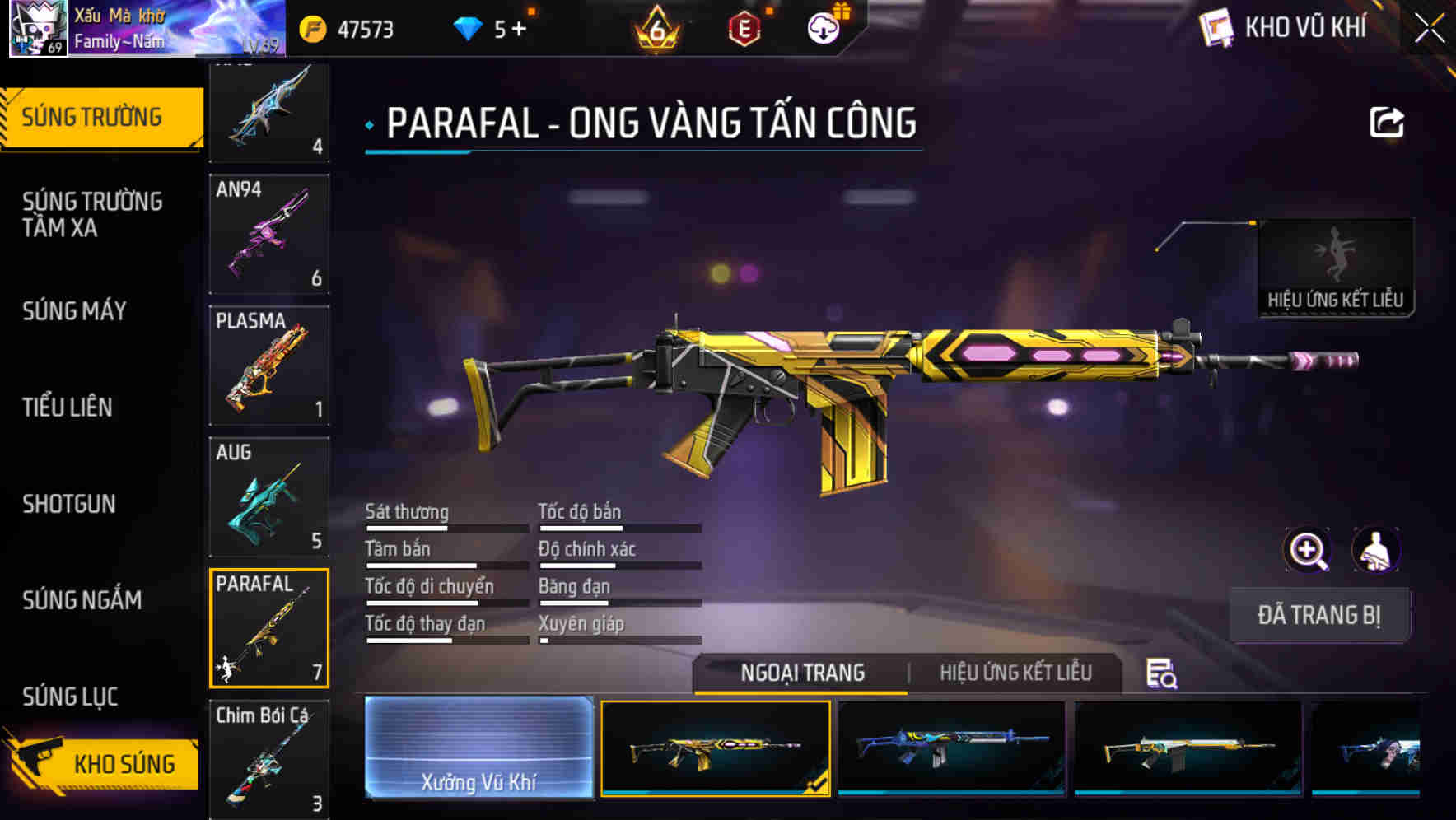Select the SÚNG TRƯỜNG category
This screenshot has height=820, width=1456.
93,116
